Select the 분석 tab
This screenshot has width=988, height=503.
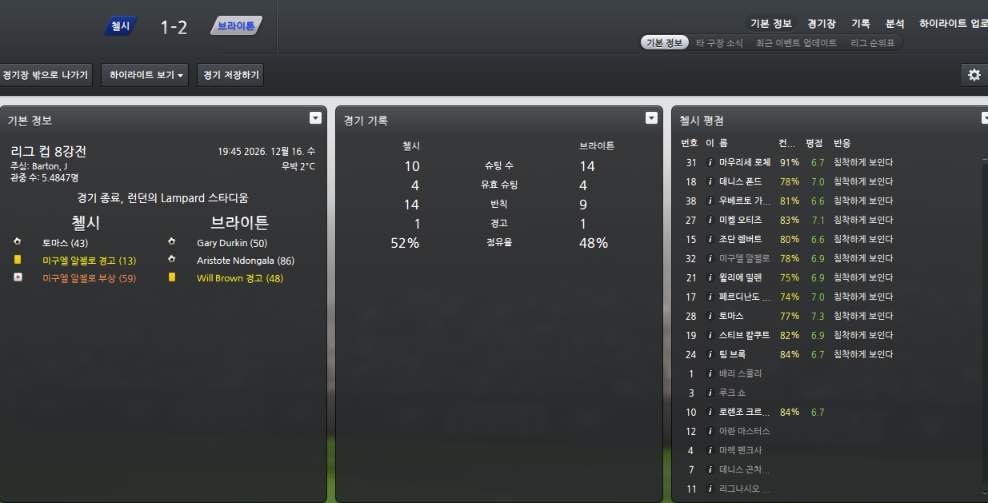coord(894,23)
